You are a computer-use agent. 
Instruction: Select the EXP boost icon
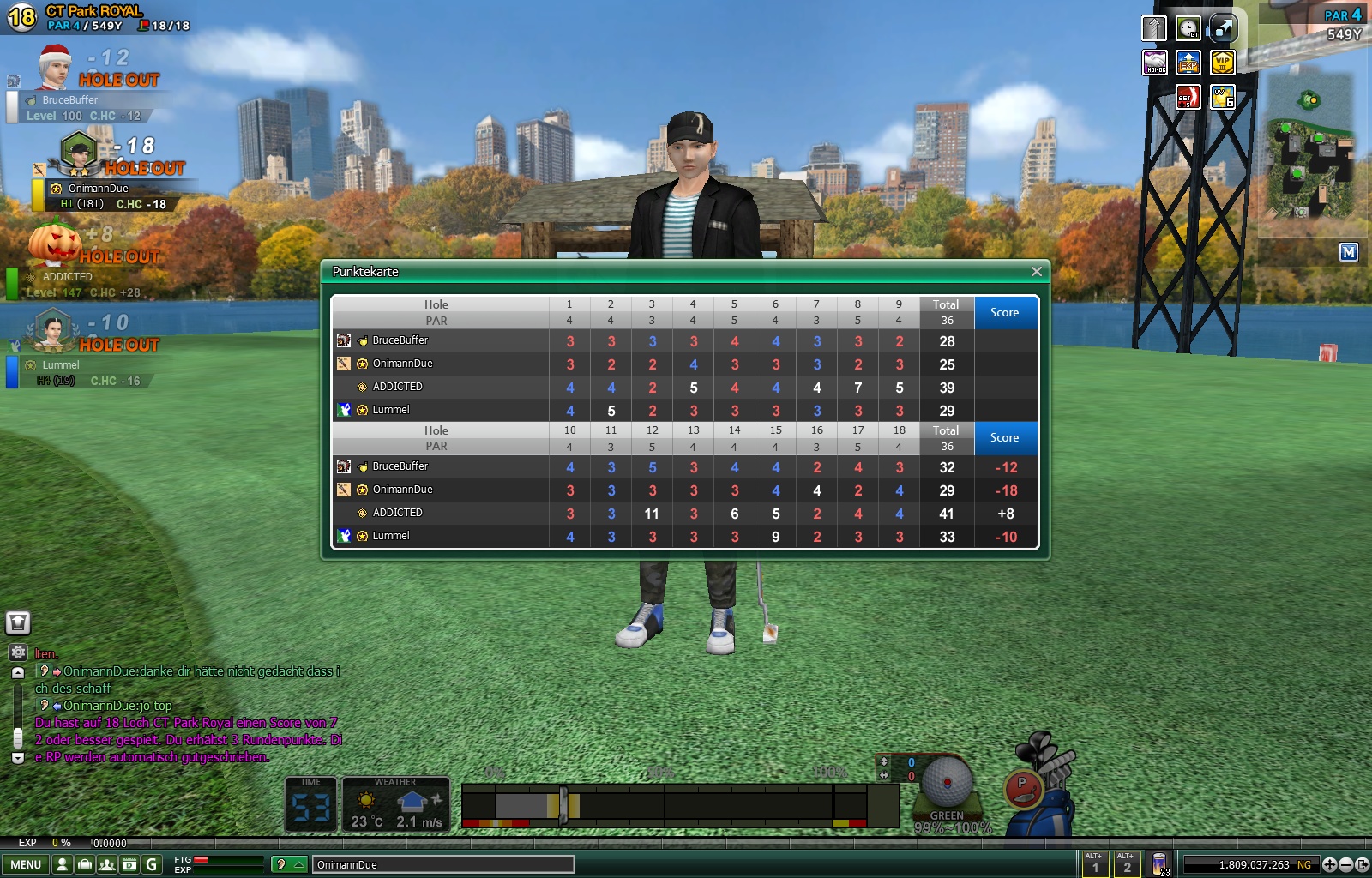(1188, 63)
